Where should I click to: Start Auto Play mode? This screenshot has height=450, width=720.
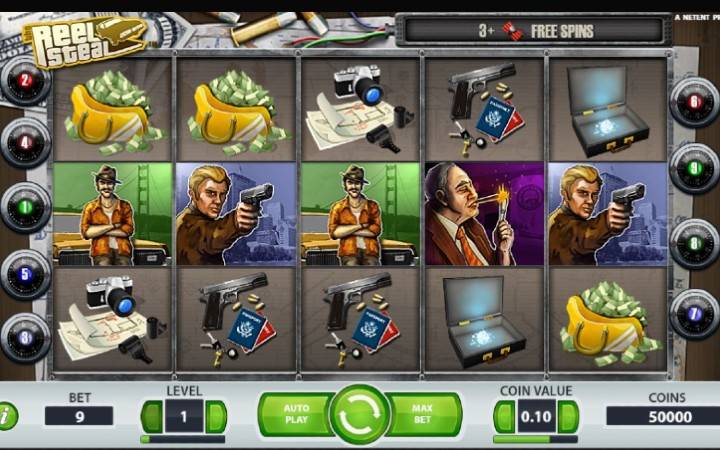coord(295,414)
